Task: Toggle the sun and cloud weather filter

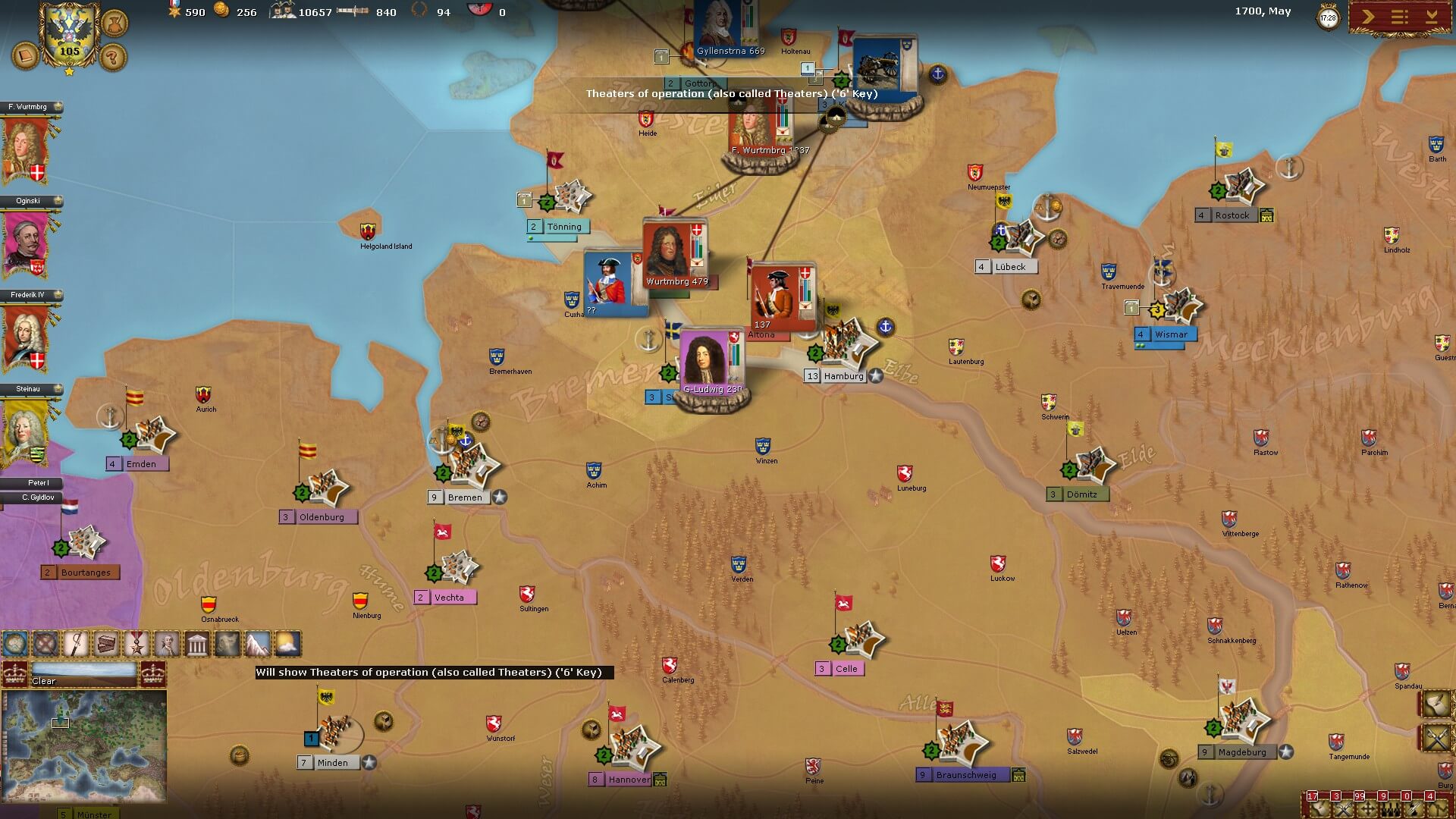Action: (287, 645)
